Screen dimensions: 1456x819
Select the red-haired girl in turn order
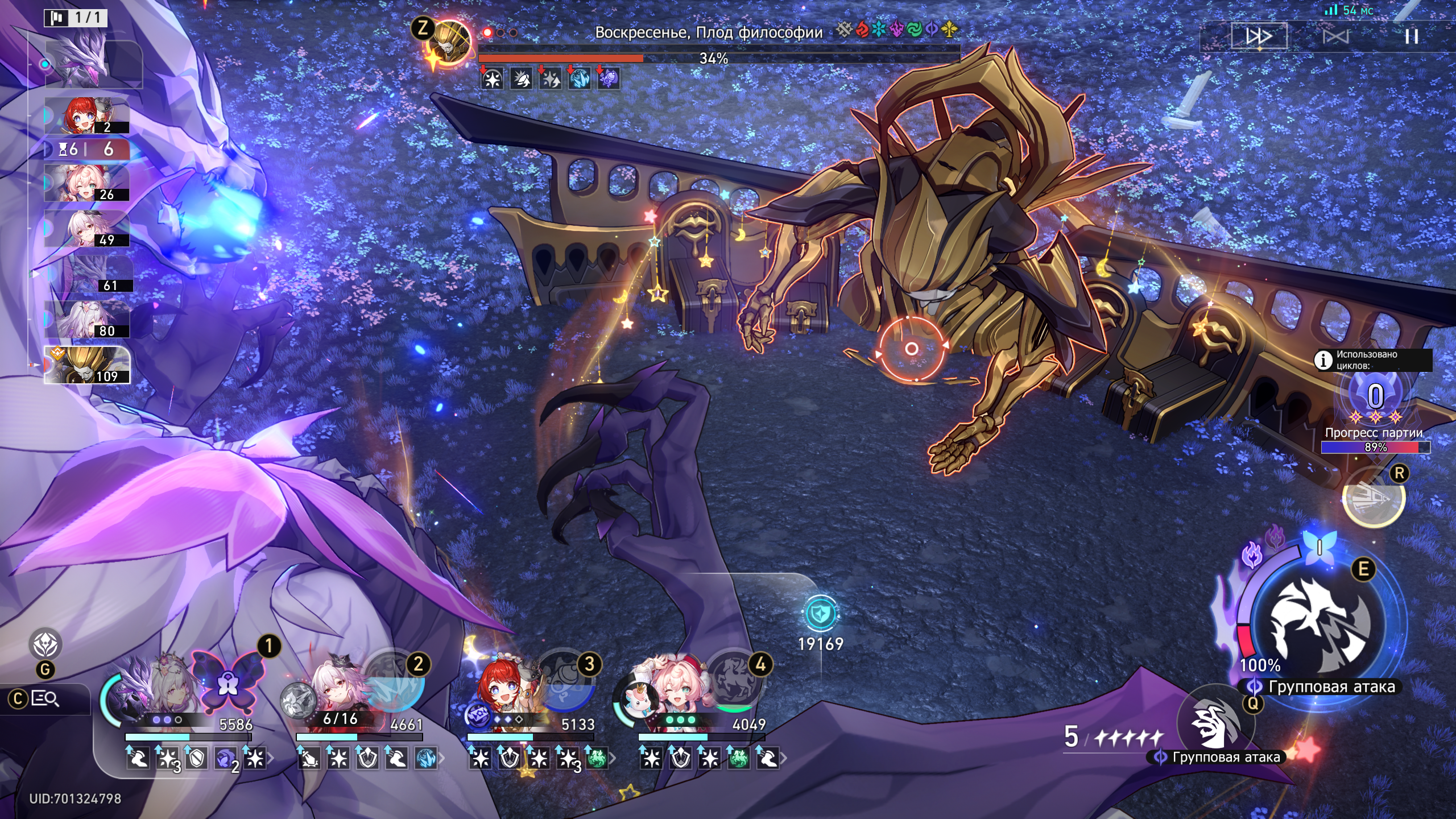tap(86, 116)
